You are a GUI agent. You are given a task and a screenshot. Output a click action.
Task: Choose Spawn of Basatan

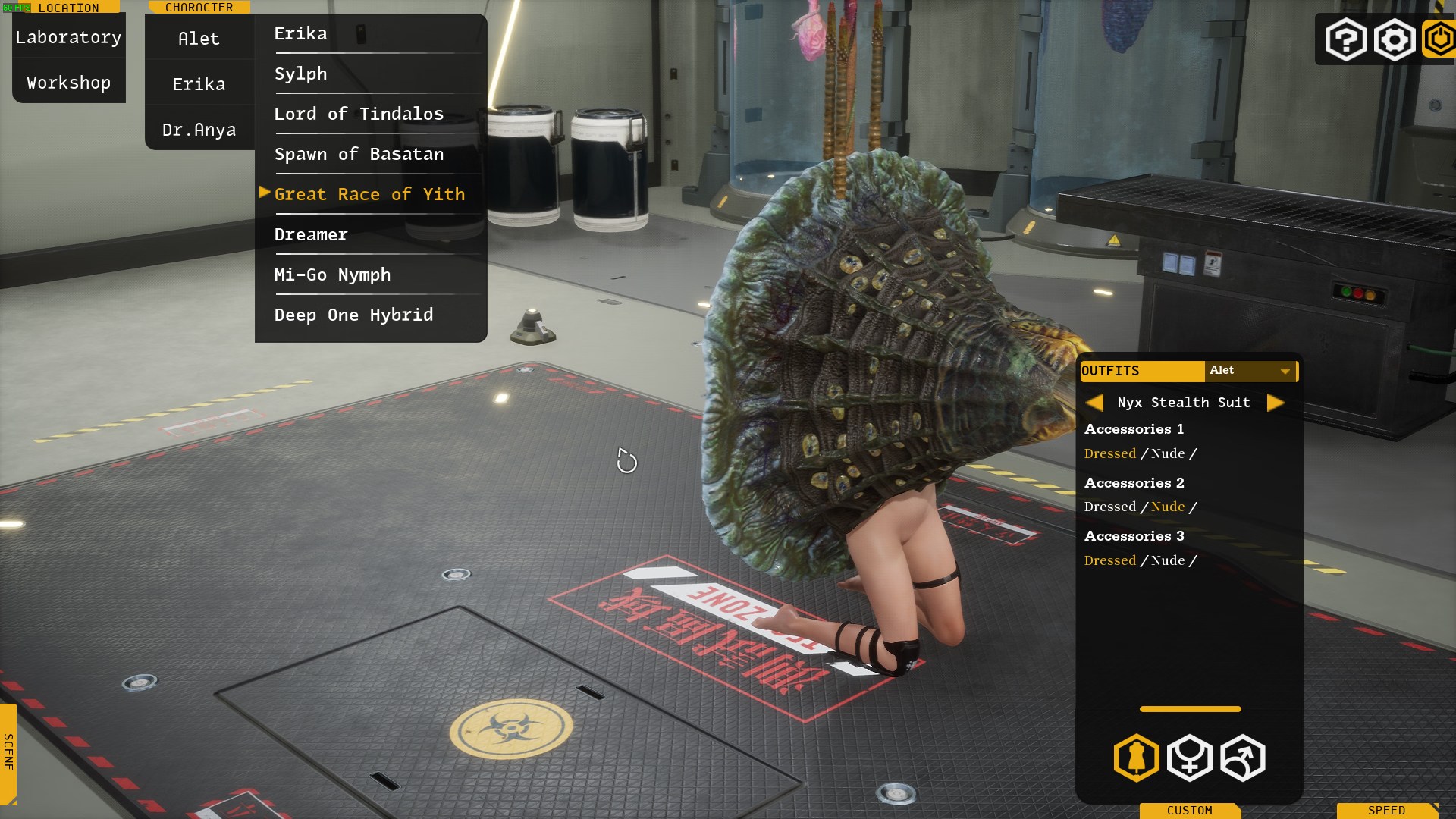point(359,155)
